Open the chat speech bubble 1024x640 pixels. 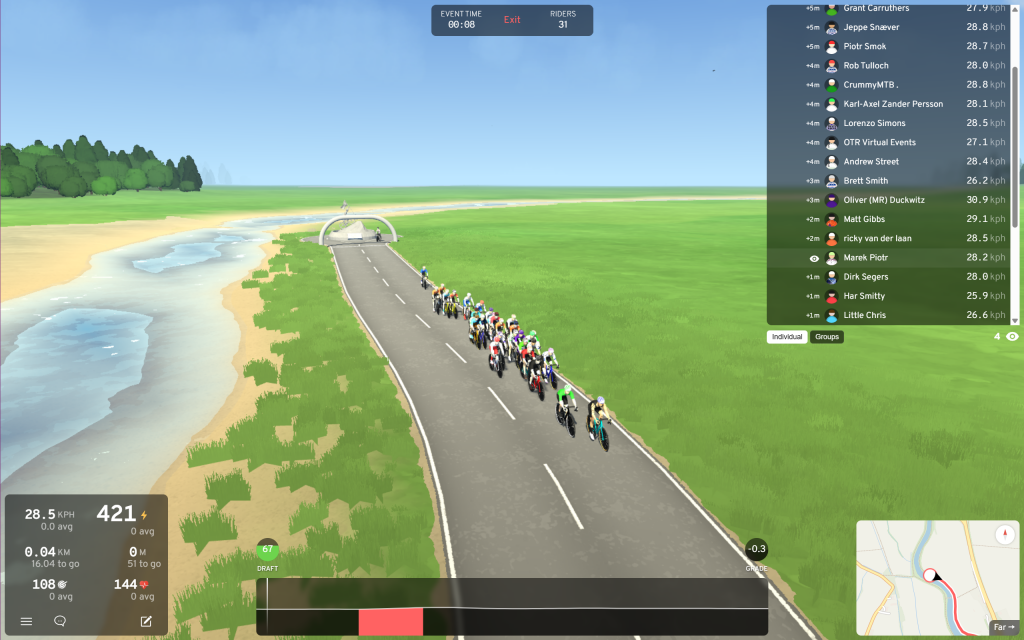tap(60, 621)
